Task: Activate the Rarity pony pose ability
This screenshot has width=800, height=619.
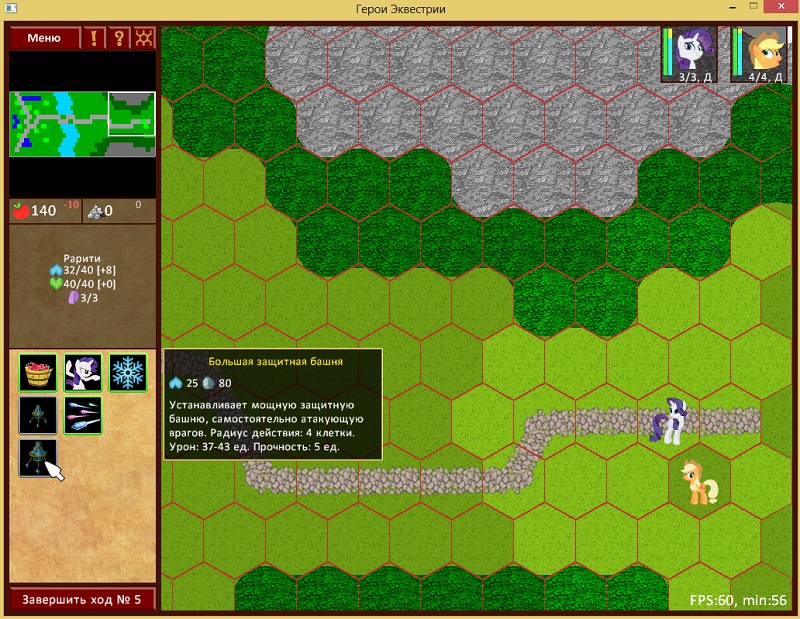Action: [83, 372]
